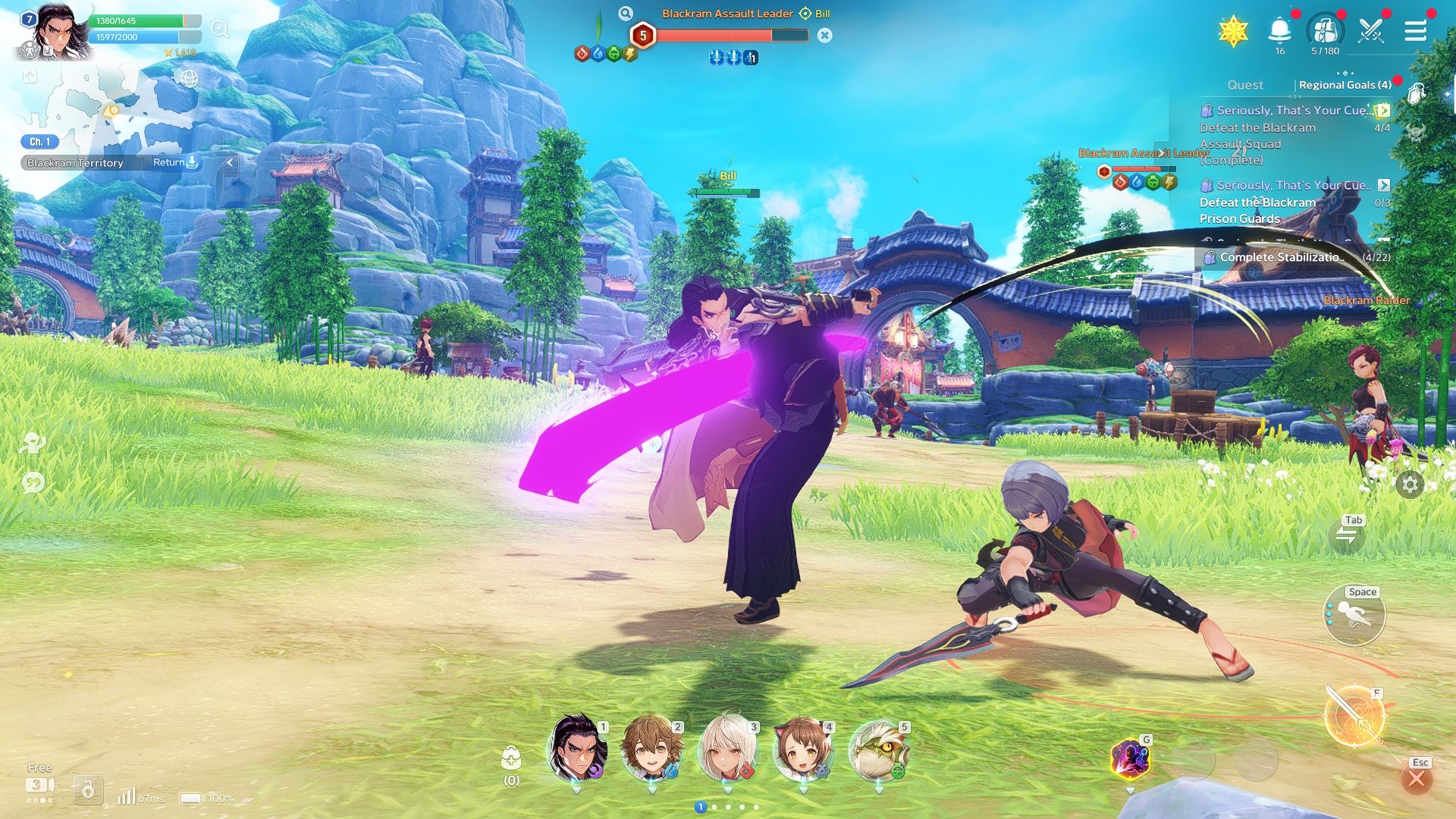Image resolution: width=1456 pixels, height=819 pixels.
Task: Activate the glowing sword attack skill
Action: click(x=1354, y=717)
